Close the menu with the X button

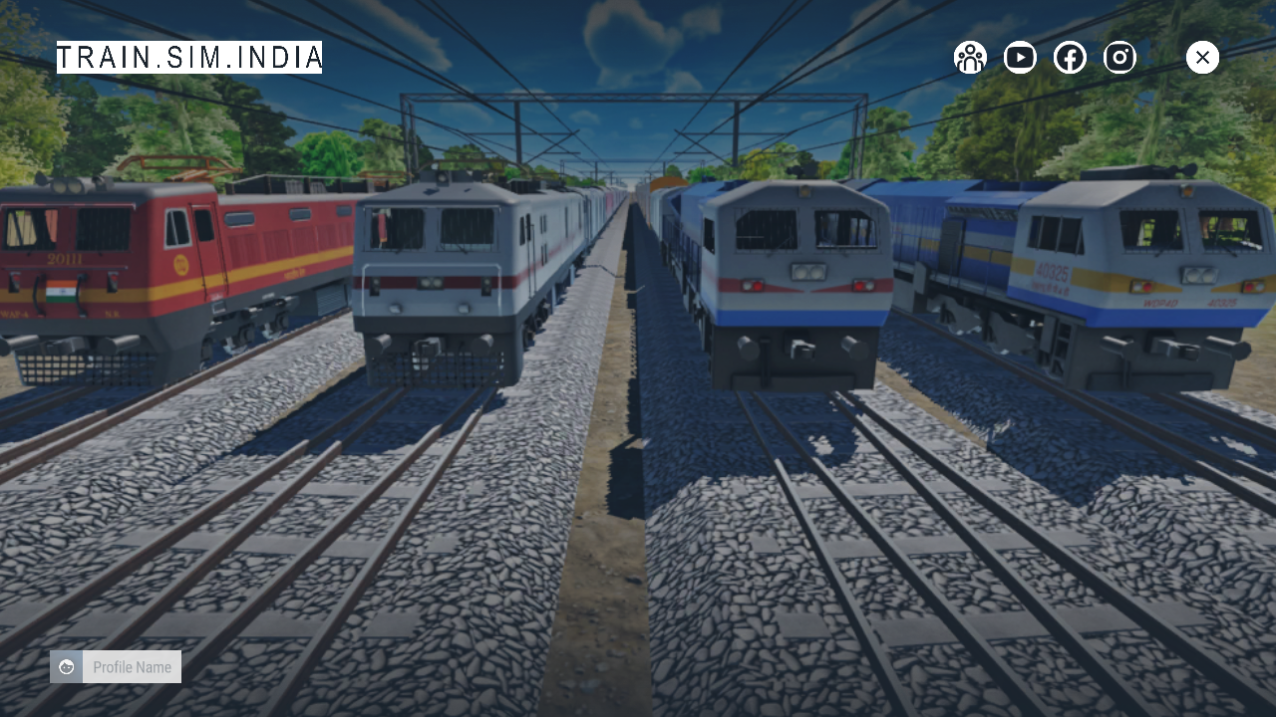point(1202,58)
